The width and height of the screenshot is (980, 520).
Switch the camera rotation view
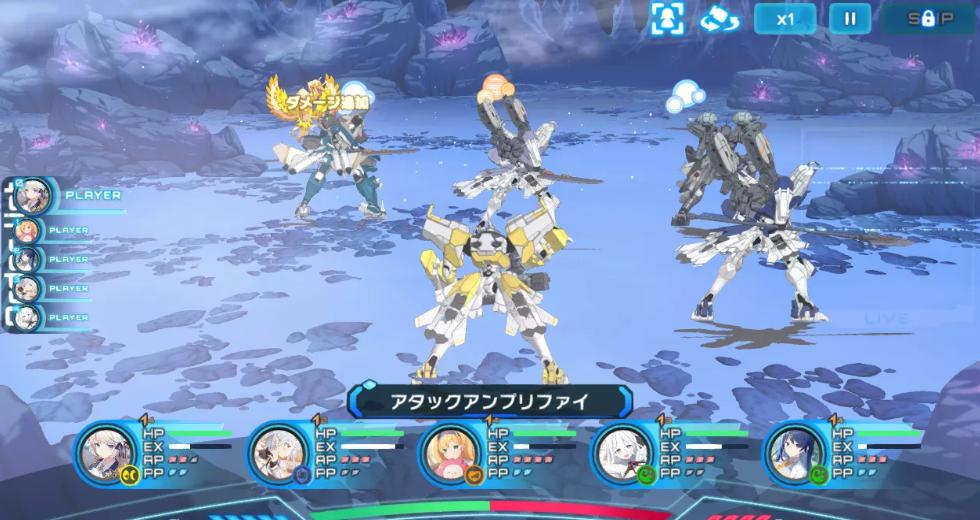(719, 18)
